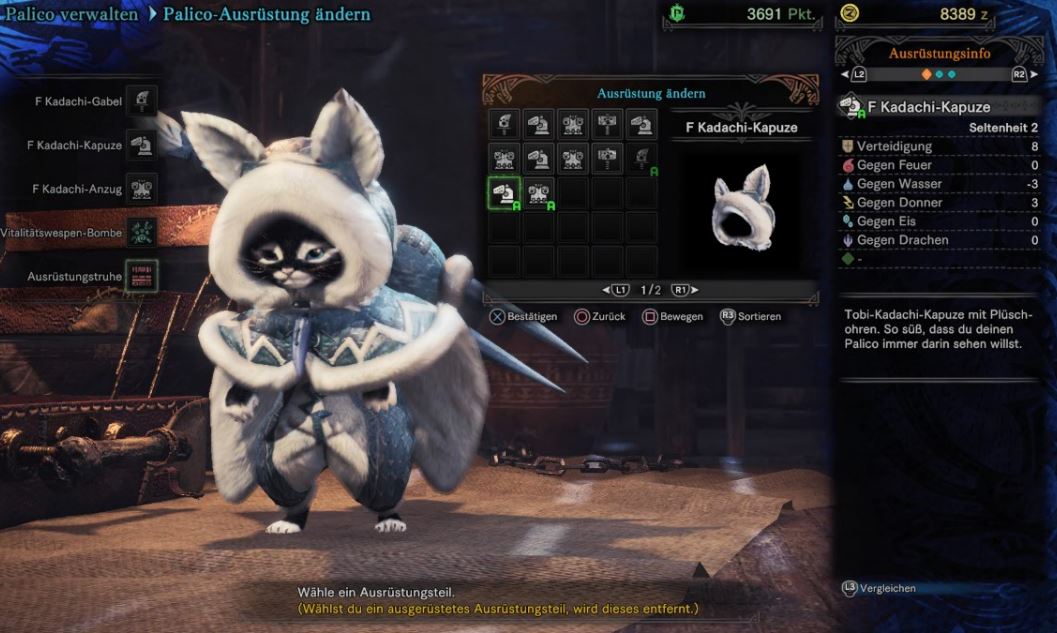Open the F Kadachi-Anzug body slot
Viewport: 1057px width, 633px height.
pos(141,189)
